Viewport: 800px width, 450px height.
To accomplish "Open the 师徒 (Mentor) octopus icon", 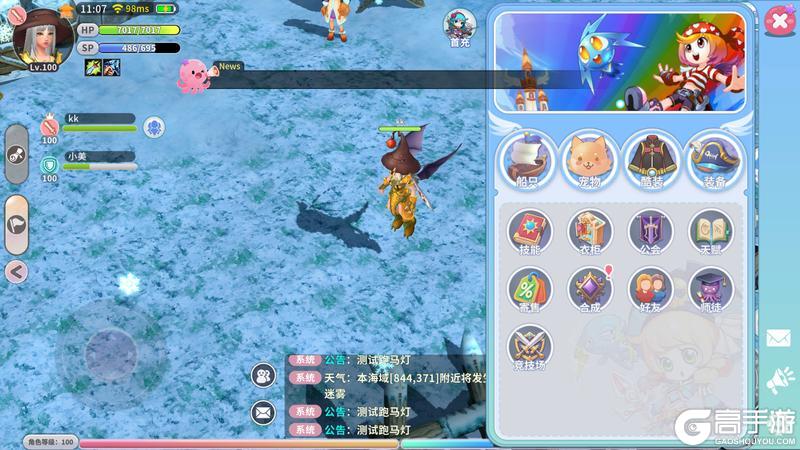I will pos(711,291).
